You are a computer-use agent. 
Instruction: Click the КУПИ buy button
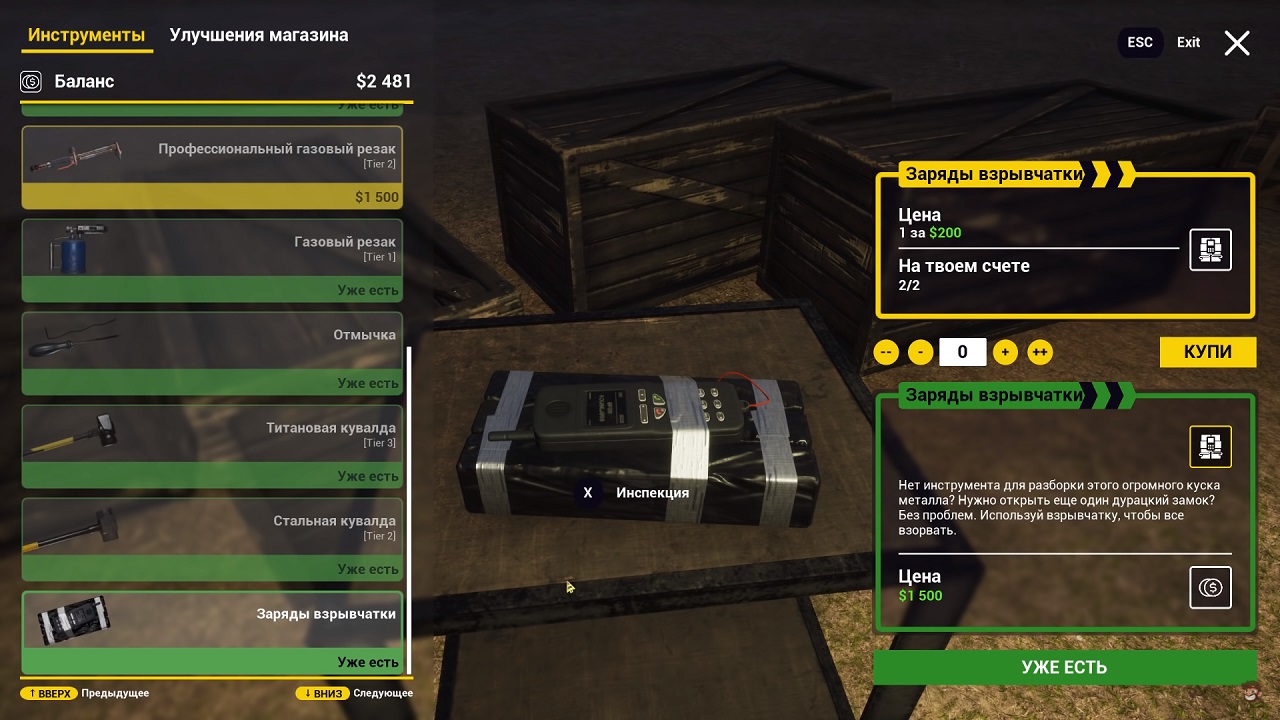click(1207, 352)
